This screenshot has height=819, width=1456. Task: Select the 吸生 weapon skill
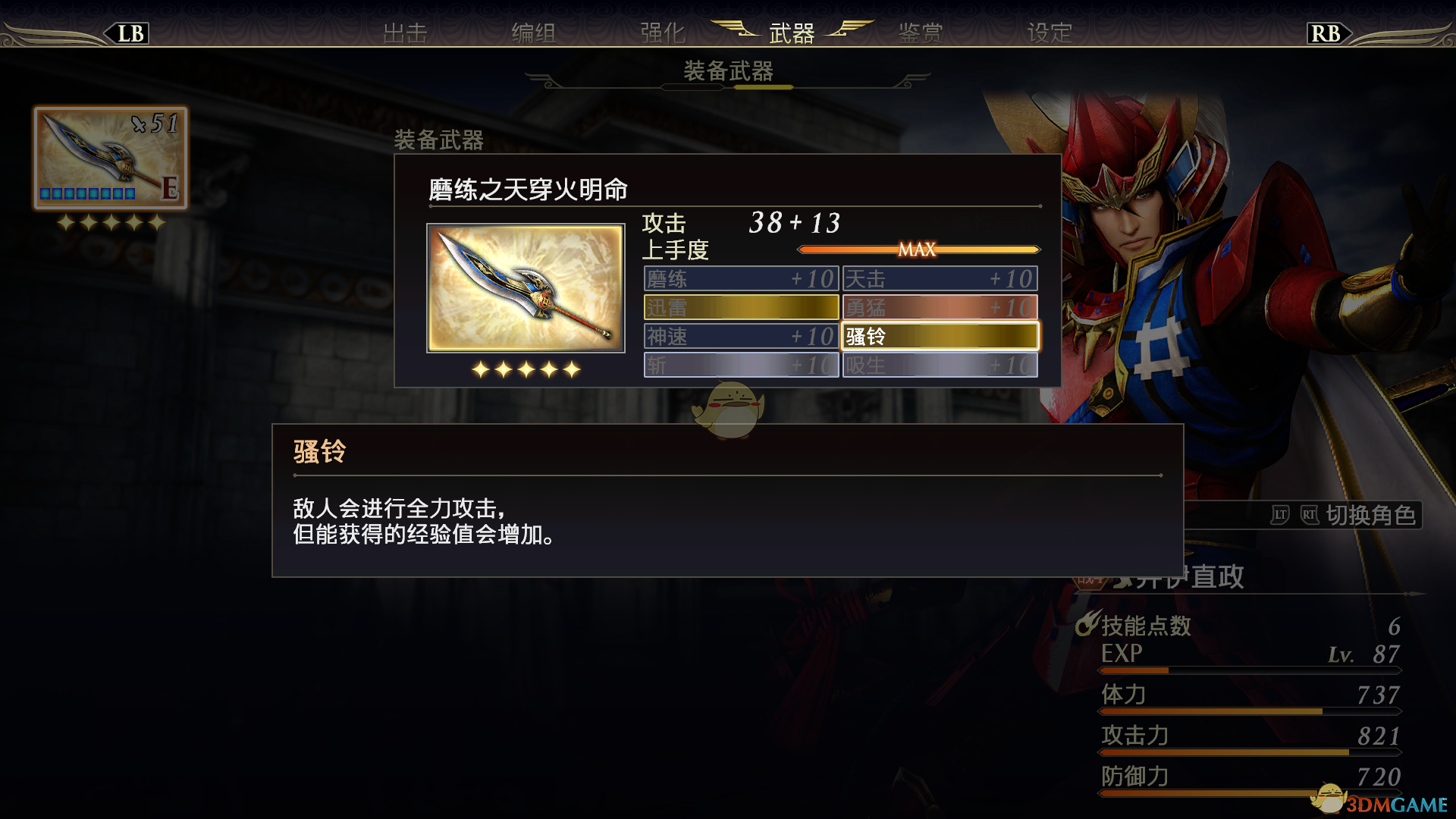pyautogui.click(x=940, y=365)
